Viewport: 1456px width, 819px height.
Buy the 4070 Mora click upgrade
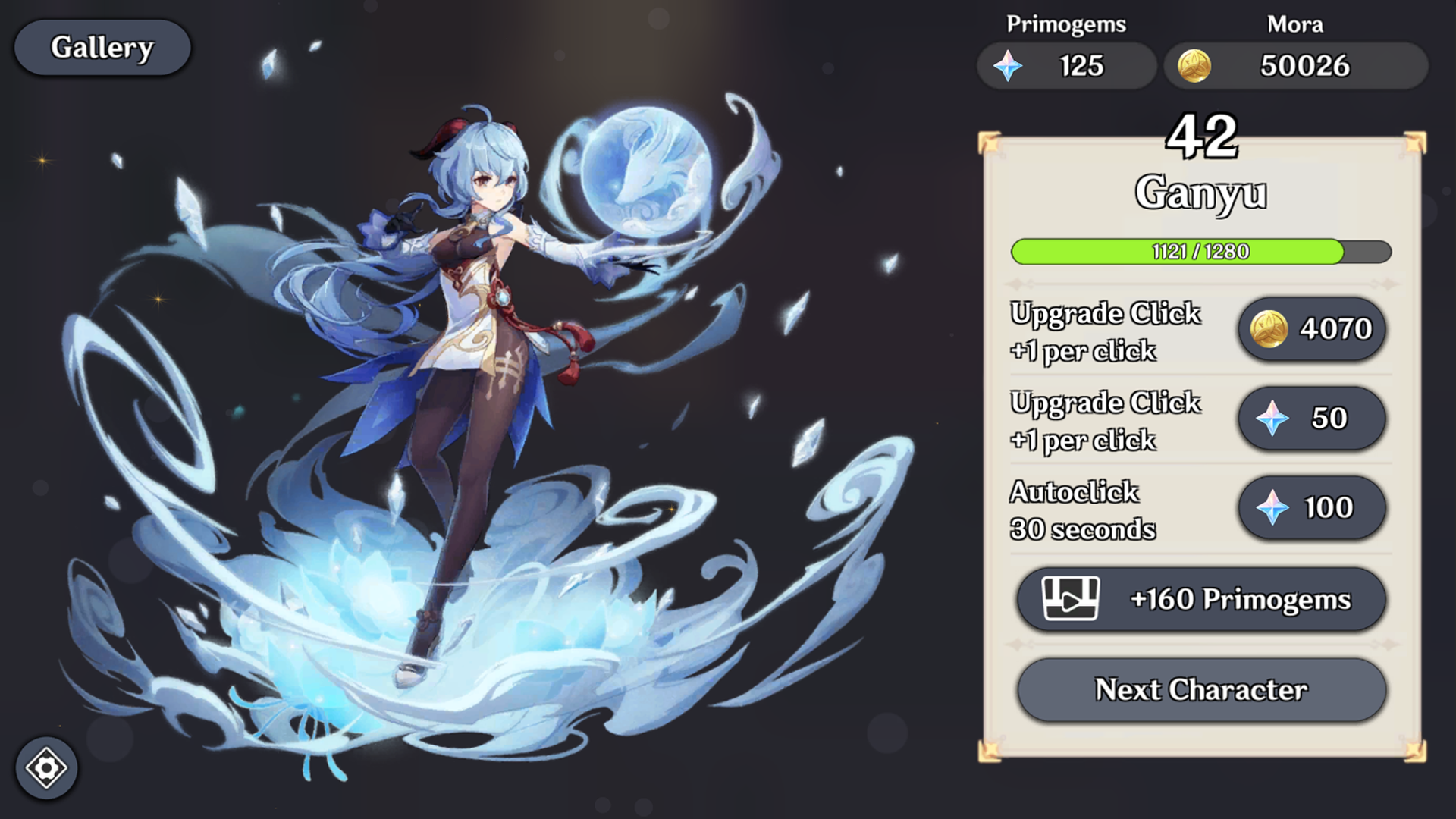click(1311, 329)
